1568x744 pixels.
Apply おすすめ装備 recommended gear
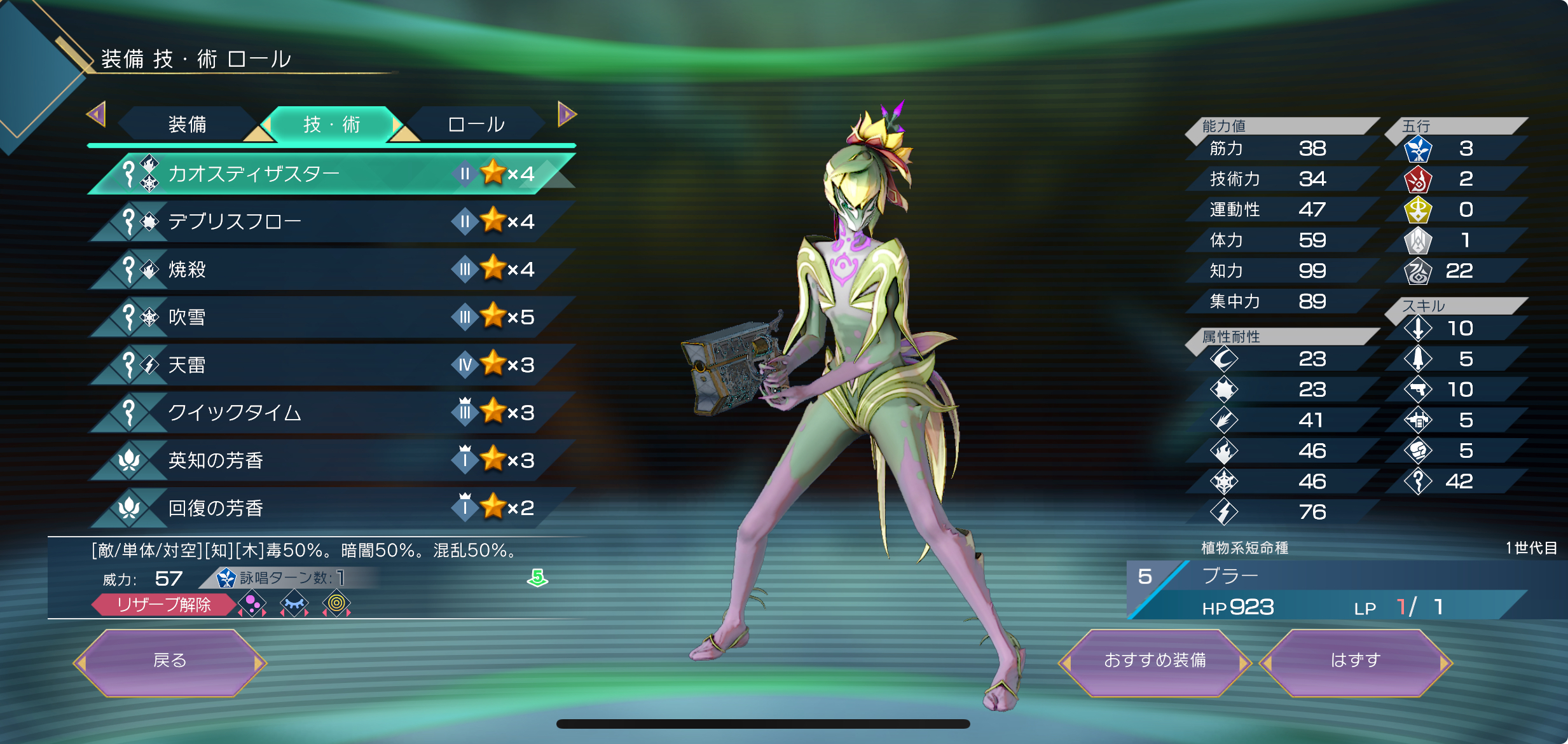(1155, 661)
